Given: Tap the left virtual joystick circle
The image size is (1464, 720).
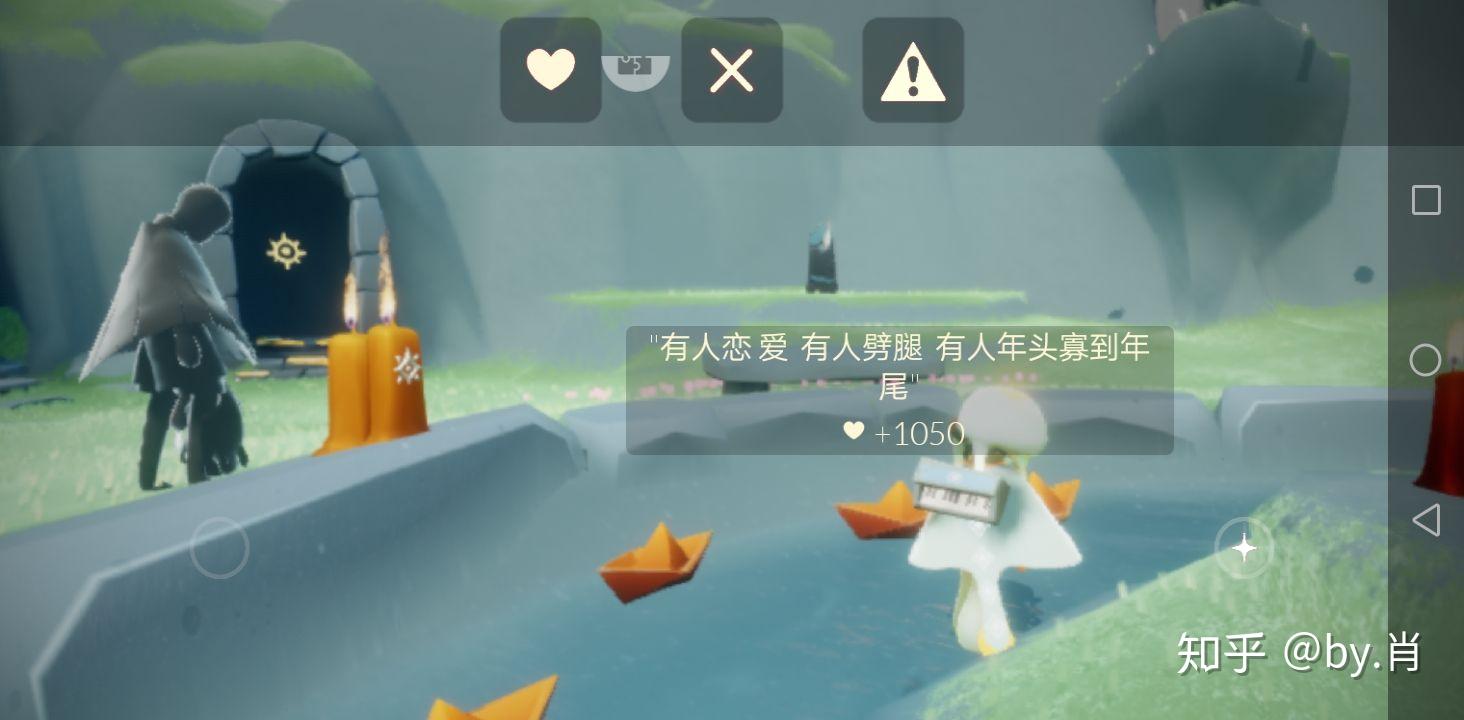Looking at the screenshot, I should click(x=220, y=548).
